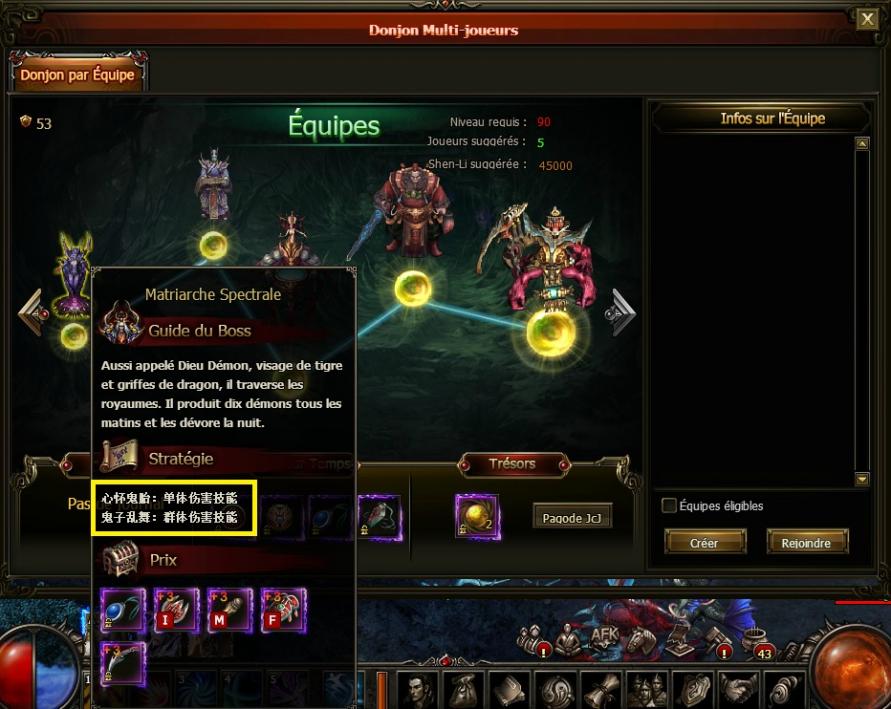Click the handshake icon in bottom bar
Viewport: 891px width, 709px height.
(x=739, y=690)
